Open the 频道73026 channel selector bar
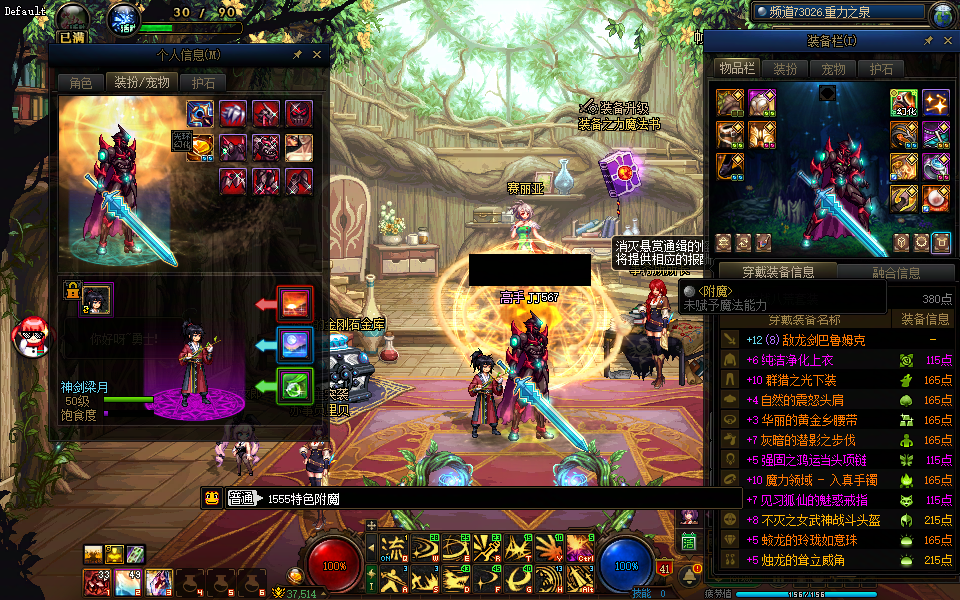The image size is (960, 600). tap(840, 13)
